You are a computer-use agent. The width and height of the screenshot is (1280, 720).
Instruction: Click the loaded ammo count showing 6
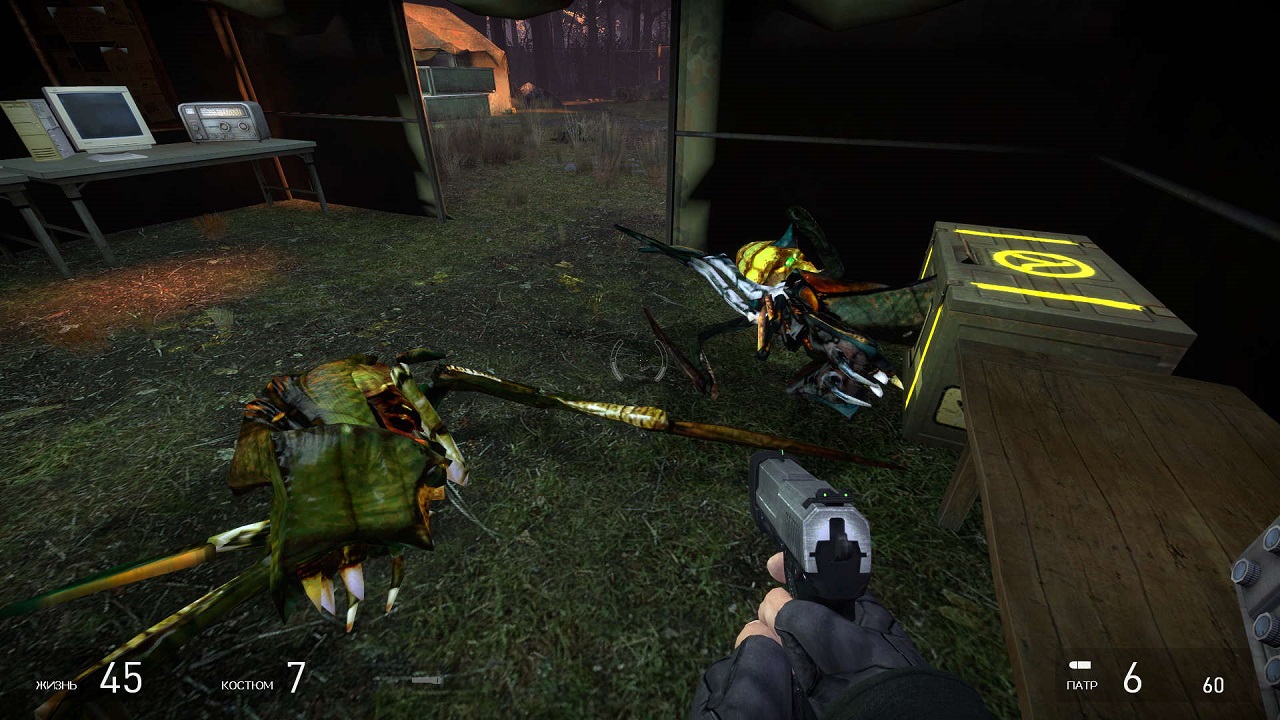click(1132, 681)
